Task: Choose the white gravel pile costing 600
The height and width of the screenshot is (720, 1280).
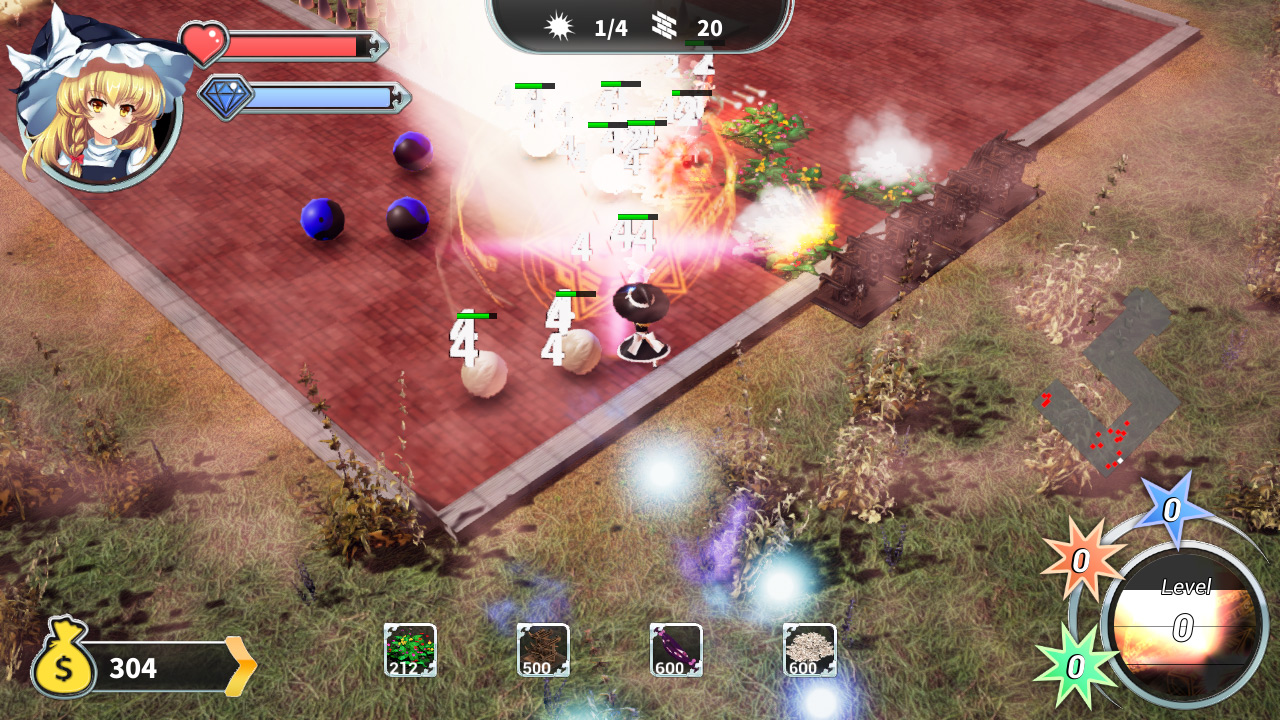Action: pos(810,649)
